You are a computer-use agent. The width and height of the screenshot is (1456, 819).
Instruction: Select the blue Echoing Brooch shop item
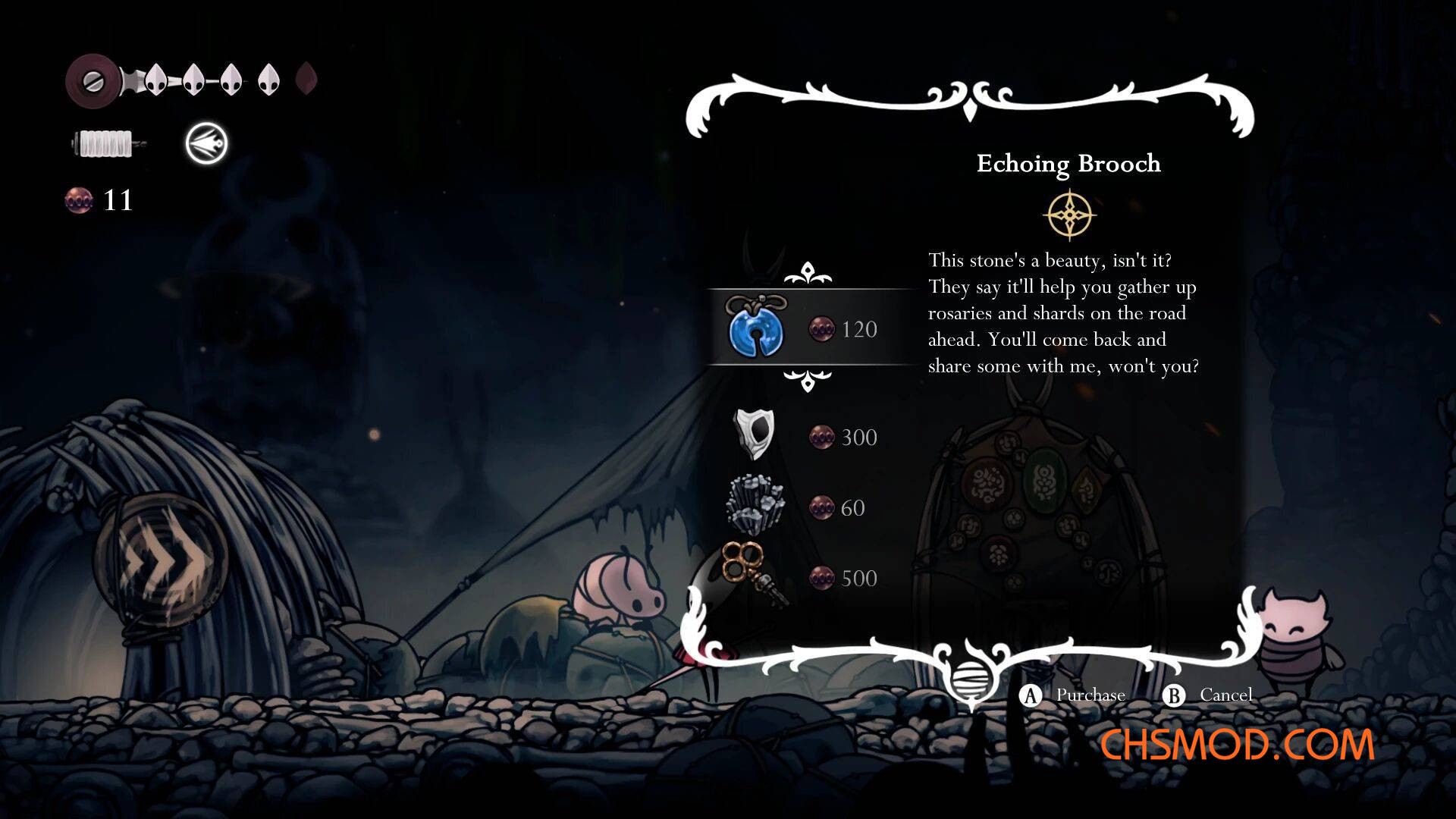756,328
